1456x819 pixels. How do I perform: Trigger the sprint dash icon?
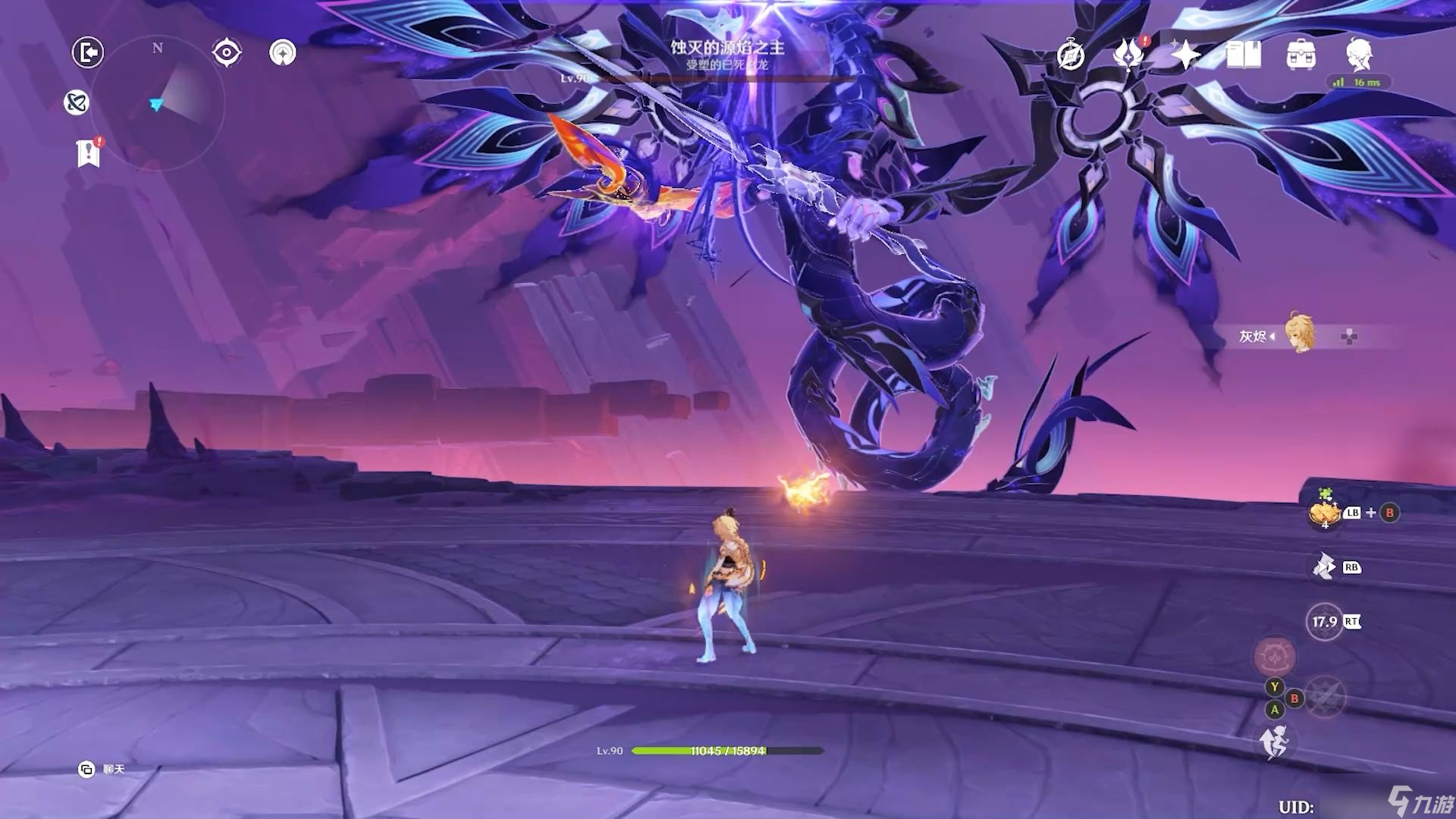[1275, 741]
